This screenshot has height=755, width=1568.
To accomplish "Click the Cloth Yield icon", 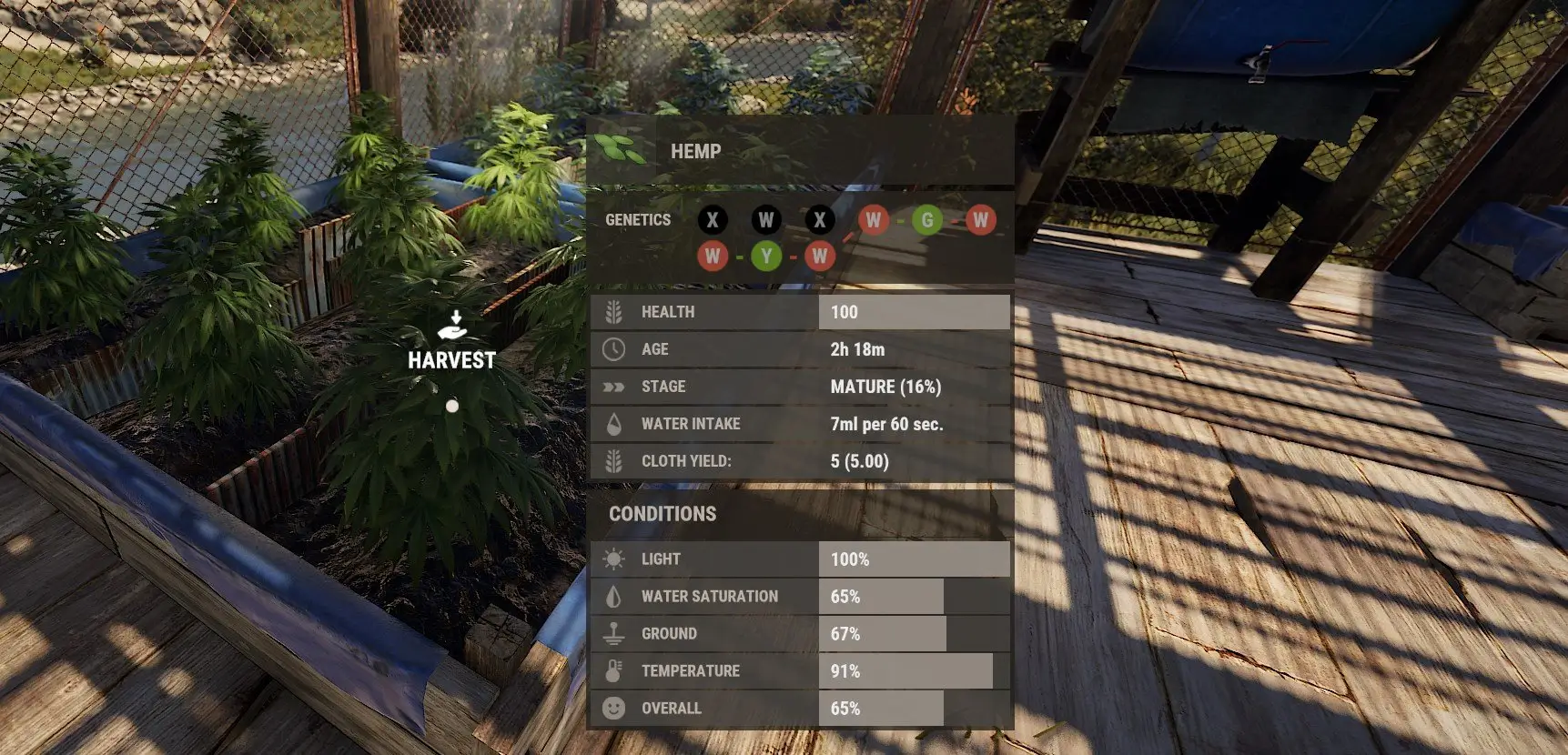I will [x=614, y=460].
